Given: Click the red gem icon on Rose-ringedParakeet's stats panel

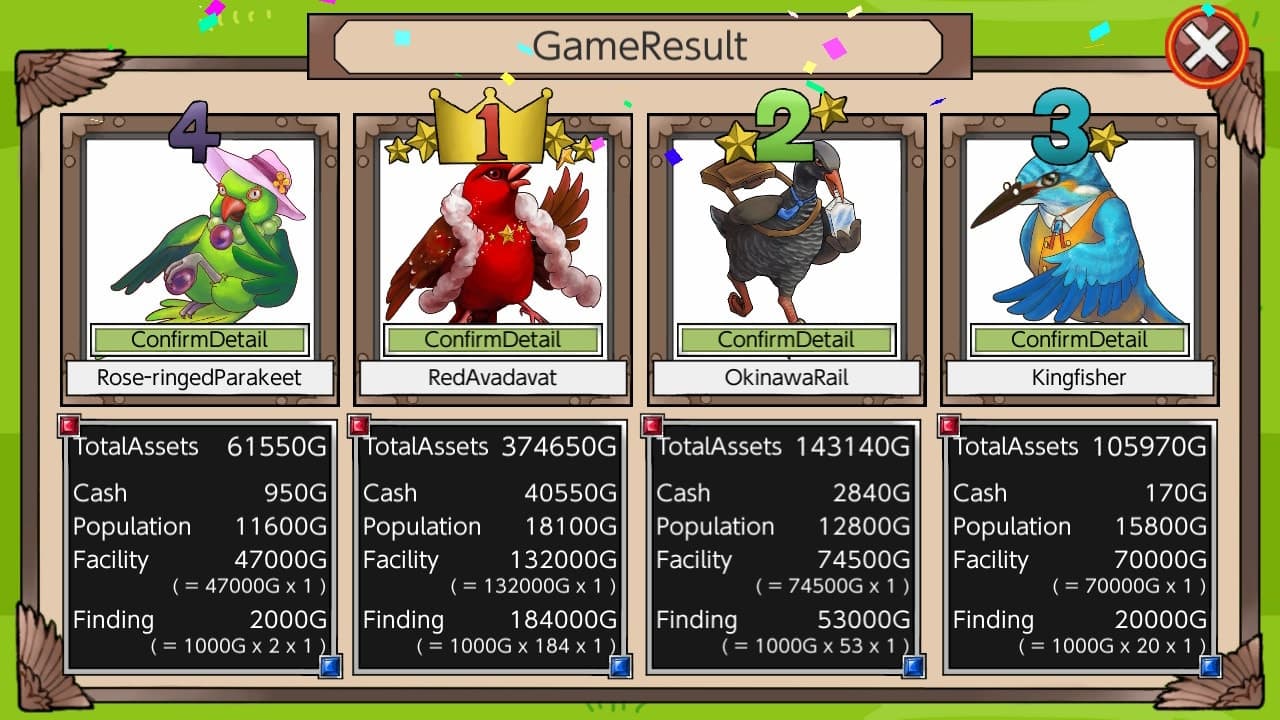Looking at the screenshot, I should click(x=69, y=425).
